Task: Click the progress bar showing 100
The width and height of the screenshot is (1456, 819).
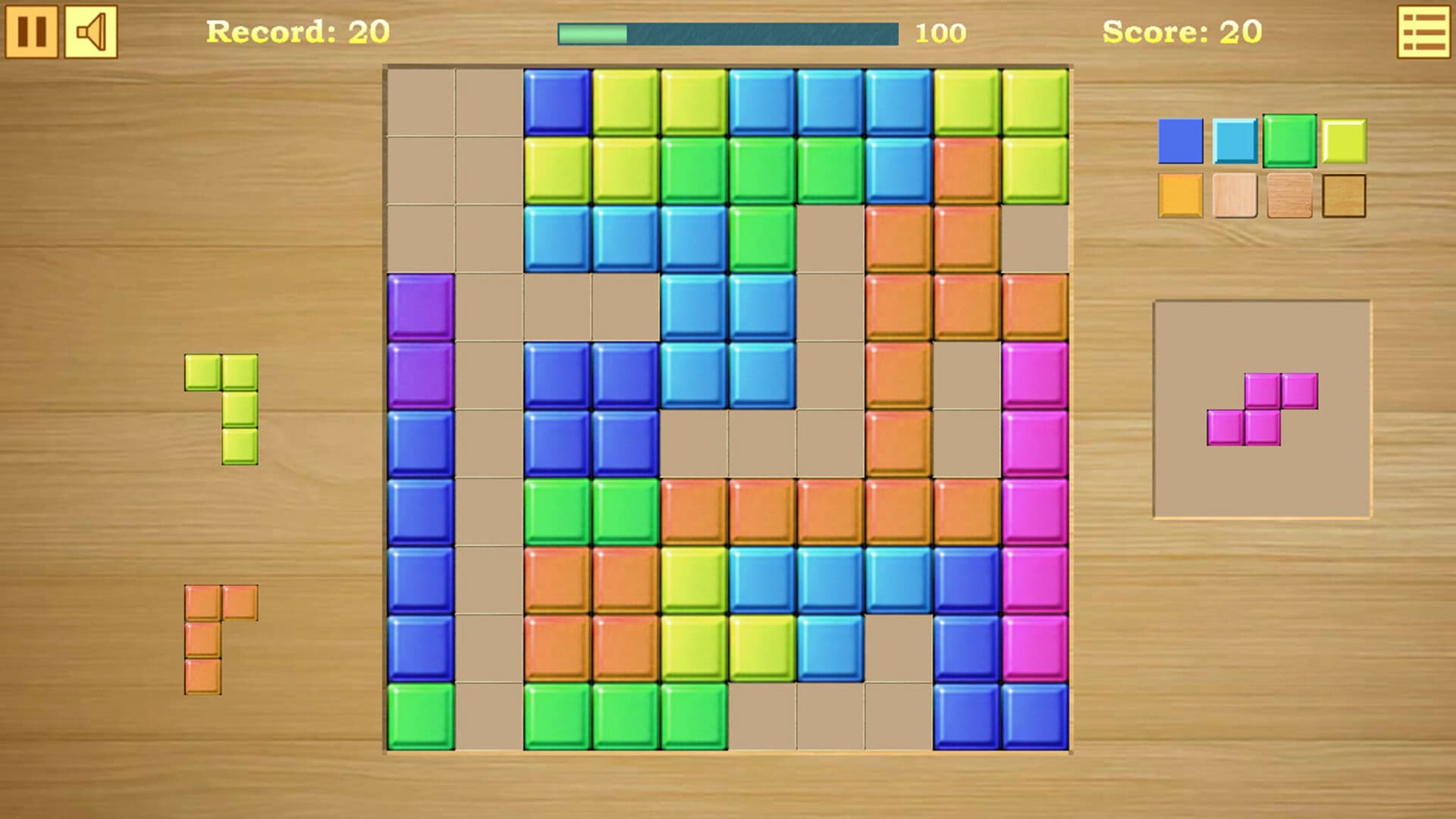Action: point(728,32)
